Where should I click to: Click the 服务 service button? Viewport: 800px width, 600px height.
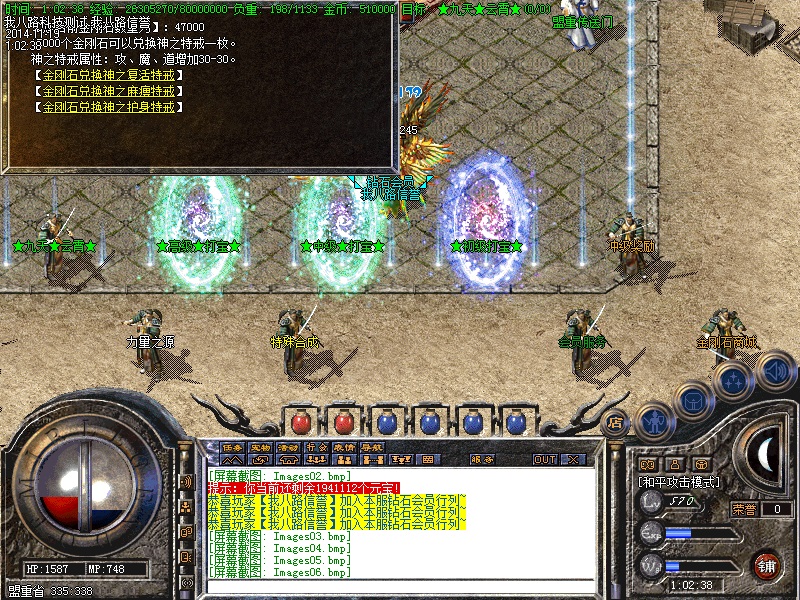(x=482, y=460)
